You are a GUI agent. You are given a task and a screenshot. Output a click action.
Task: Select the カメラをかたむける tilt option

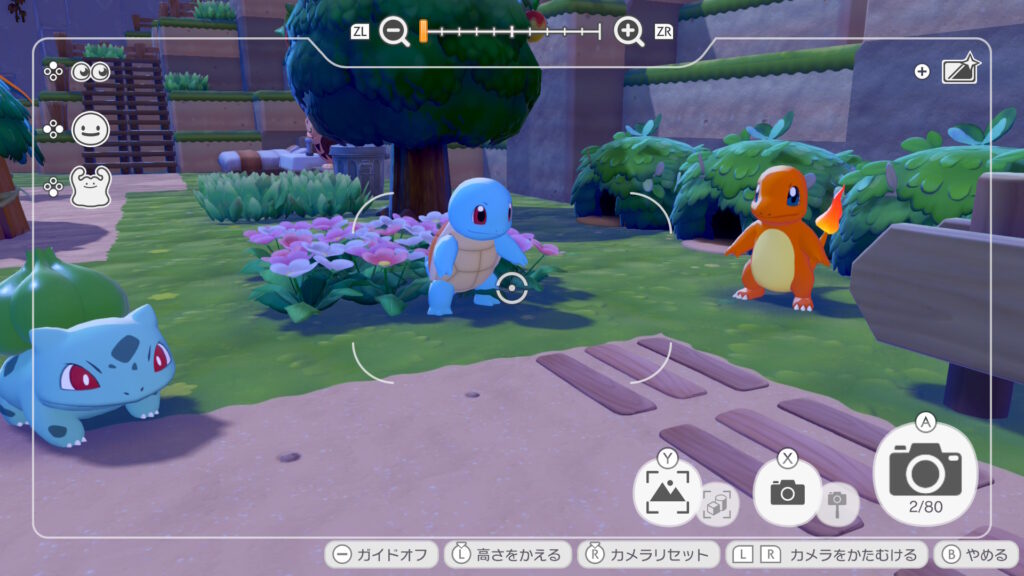coord(826,555)
